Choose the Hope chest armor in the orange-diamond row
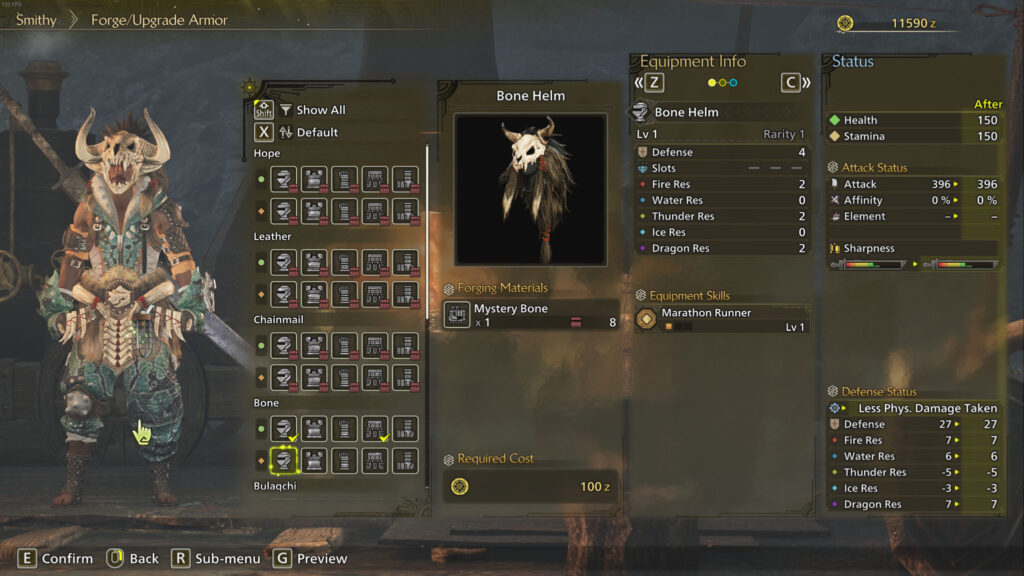 (x=314, y=210)
